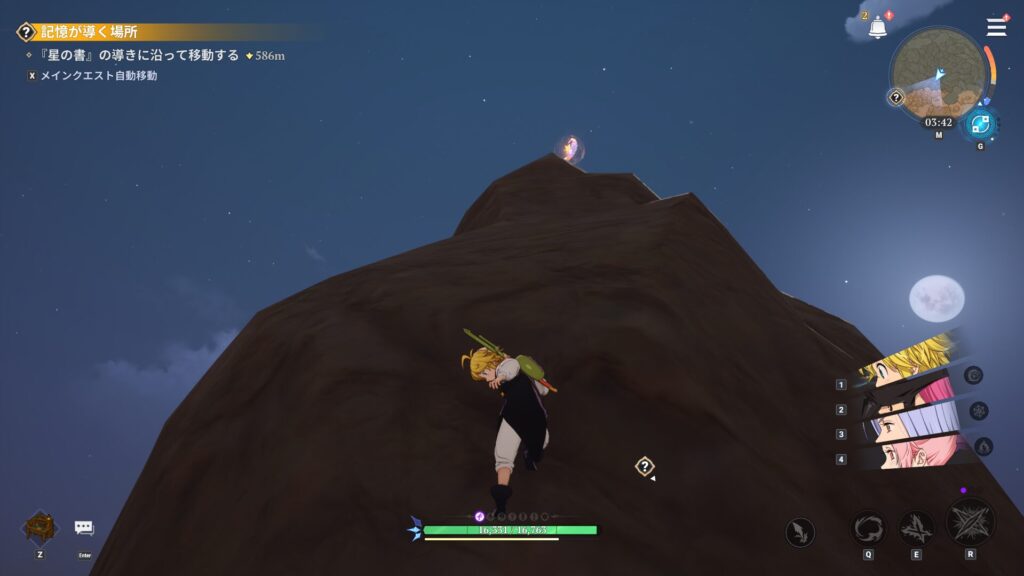Open the wooden crafting table icon

point(40,527)
